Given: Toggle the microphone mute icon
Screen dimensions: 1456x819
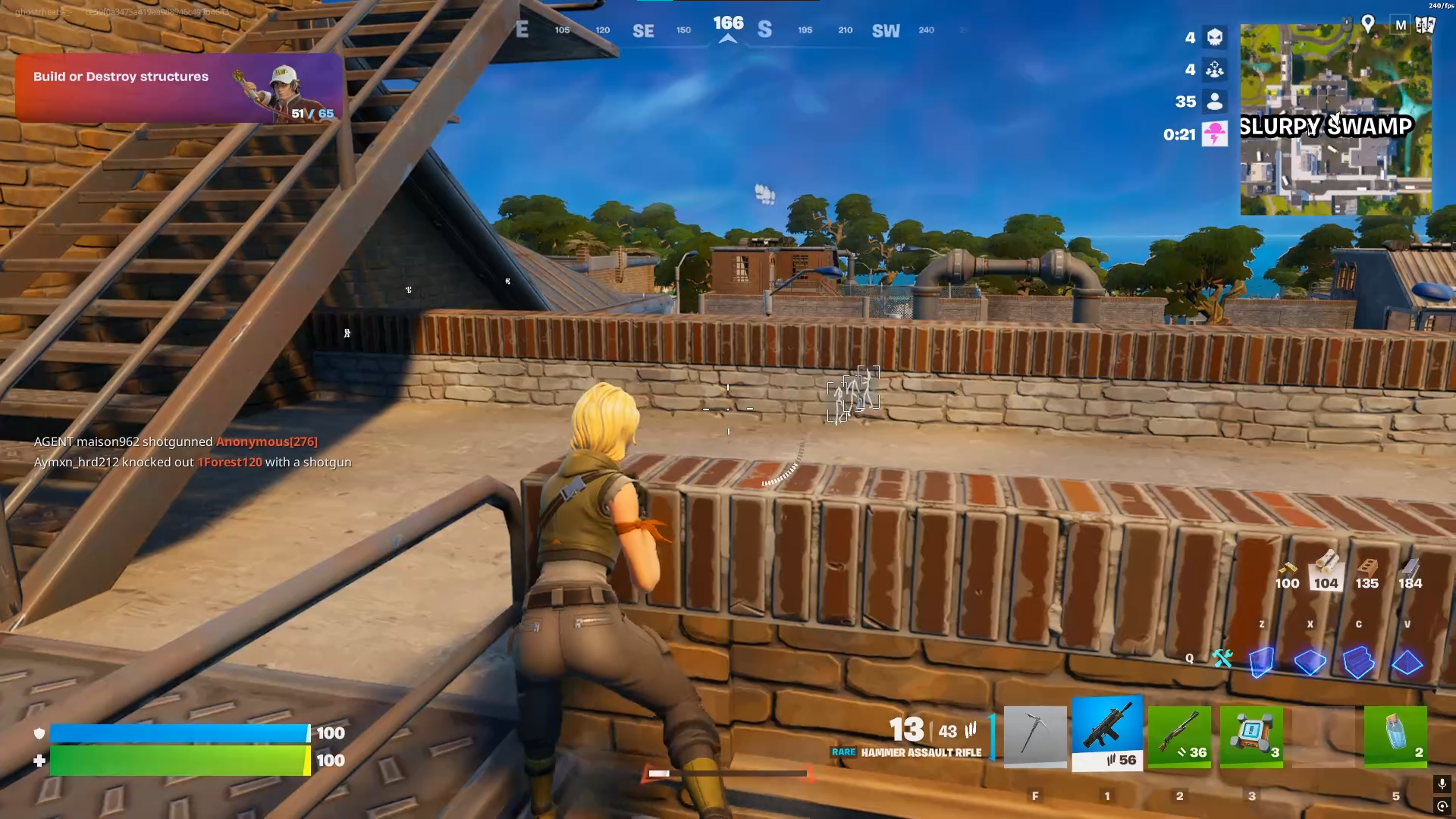Looking at the screenshot, I should 1442,785.
